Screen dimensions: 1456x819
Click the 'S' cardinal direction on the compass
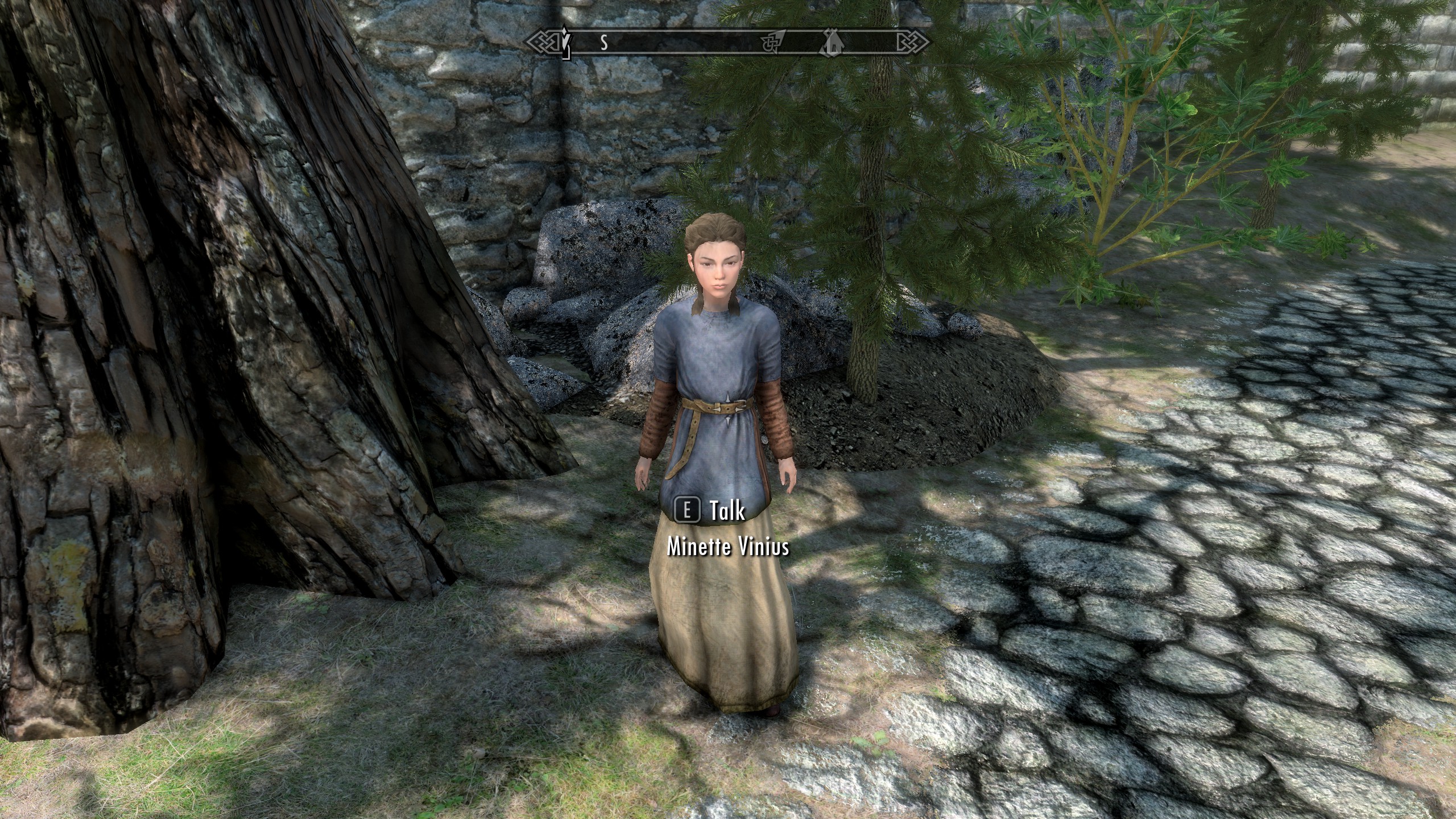click(x=603, y=41)
